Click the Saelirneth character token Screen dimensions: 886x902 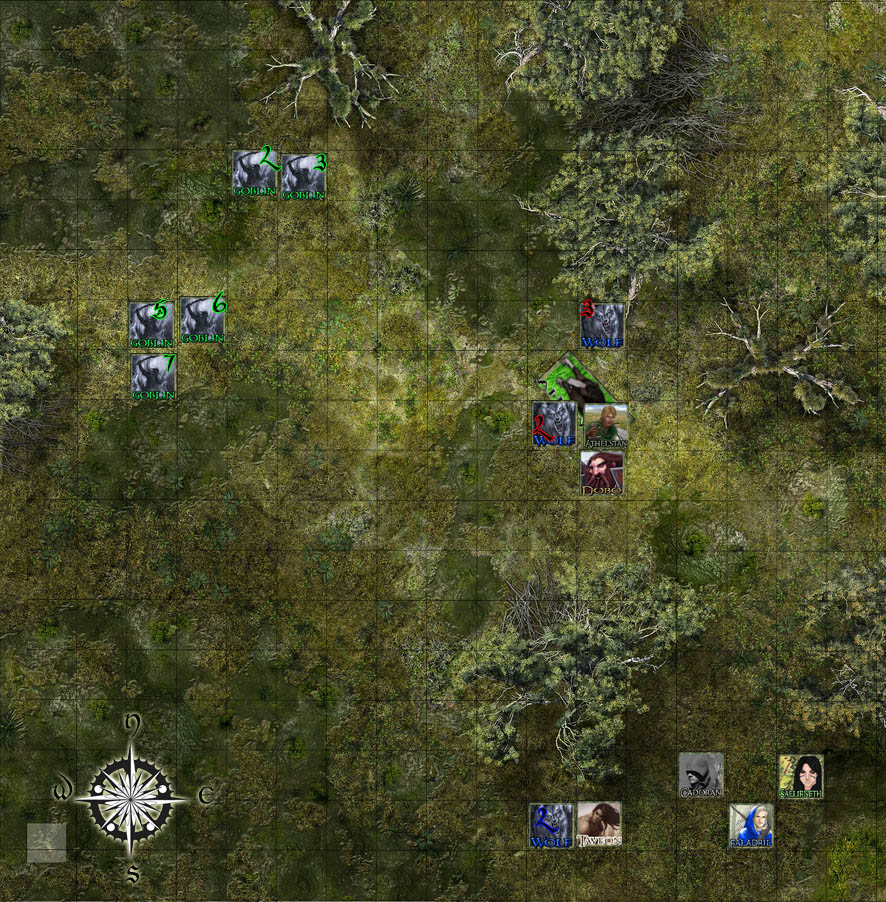coord(801,776)
